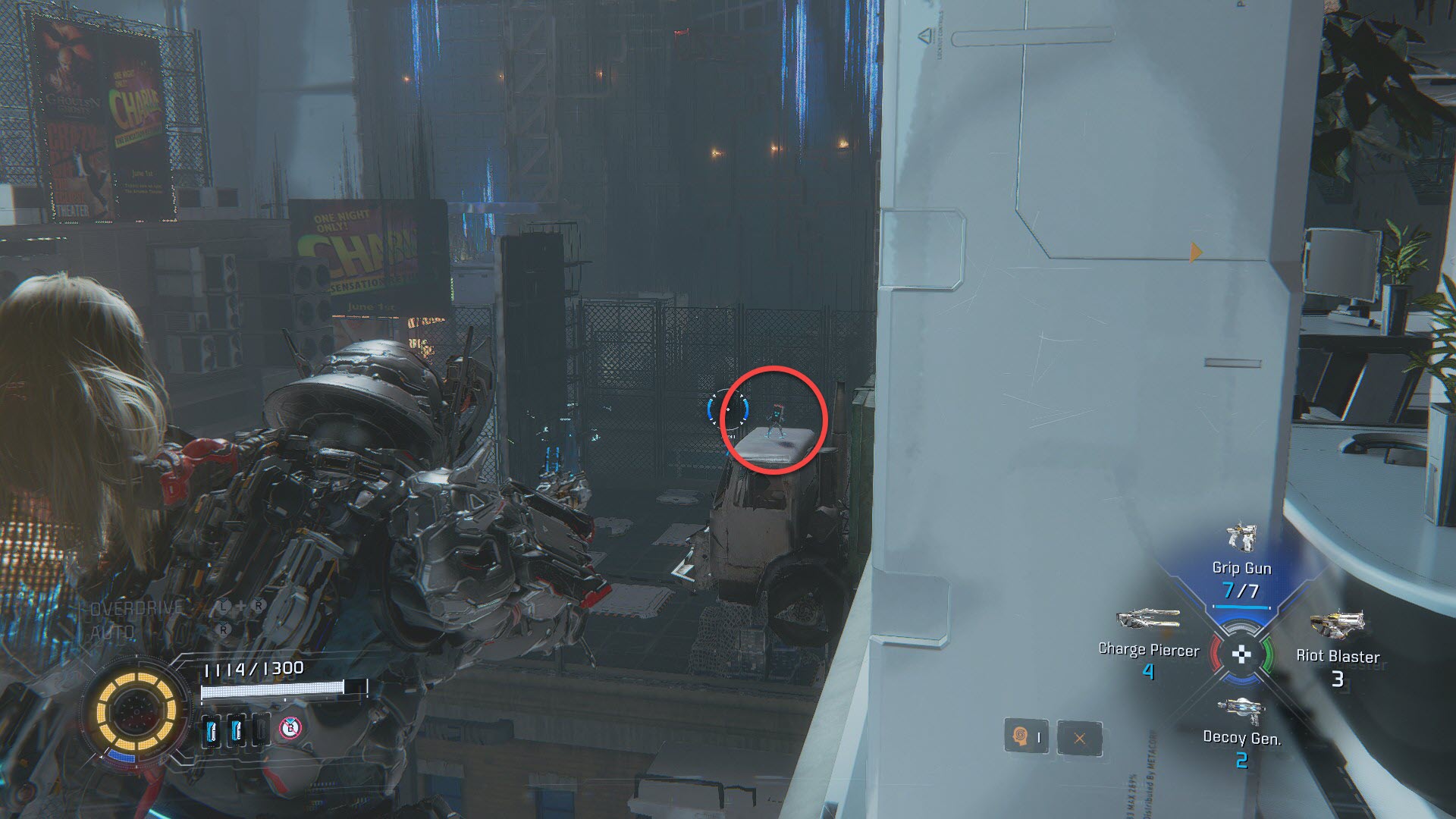
Task: Choose the Decoy Gen. gadget
Action: point(1241,713)
